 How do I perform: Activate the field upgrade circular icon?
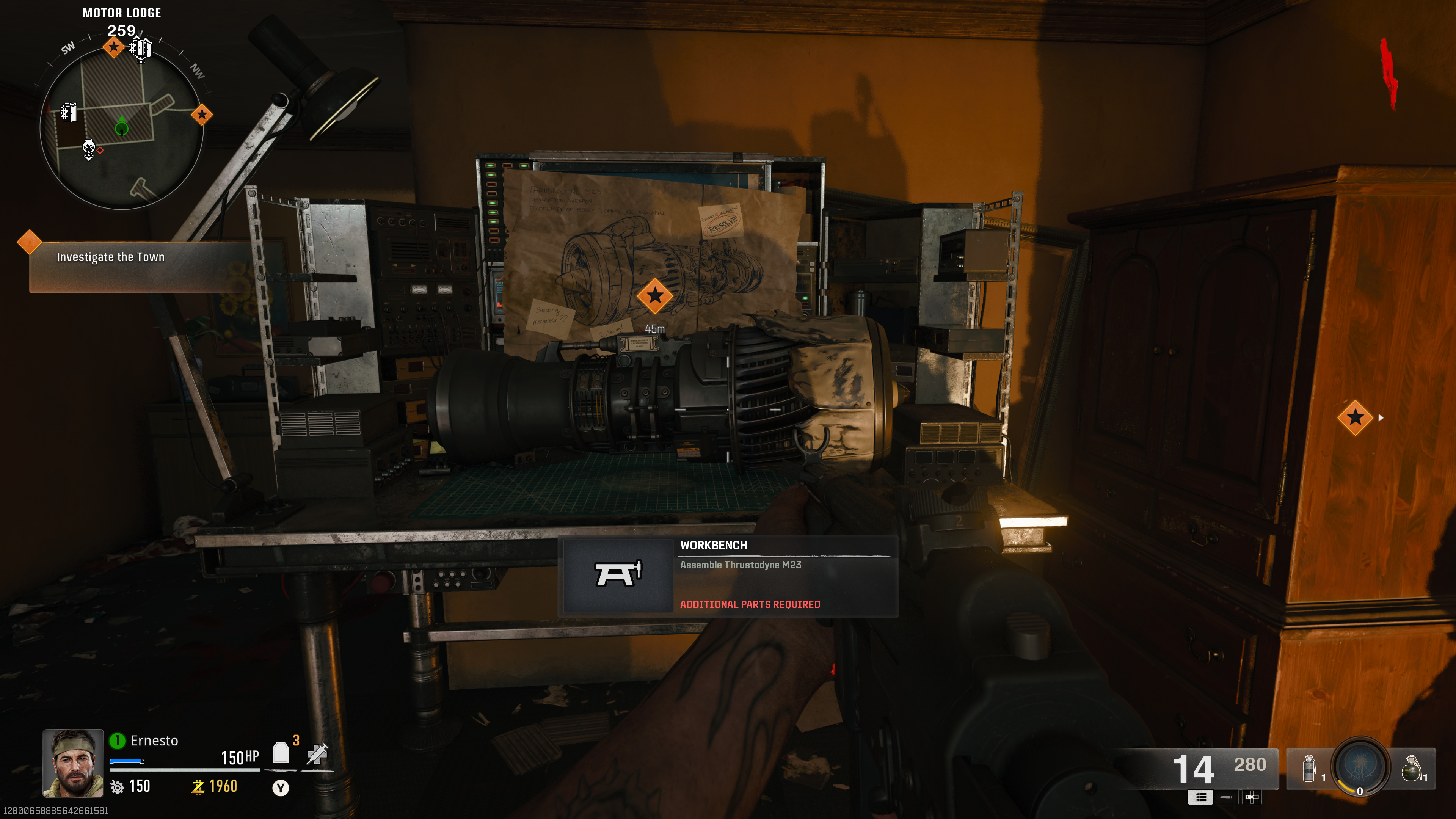click(1360, 767)
